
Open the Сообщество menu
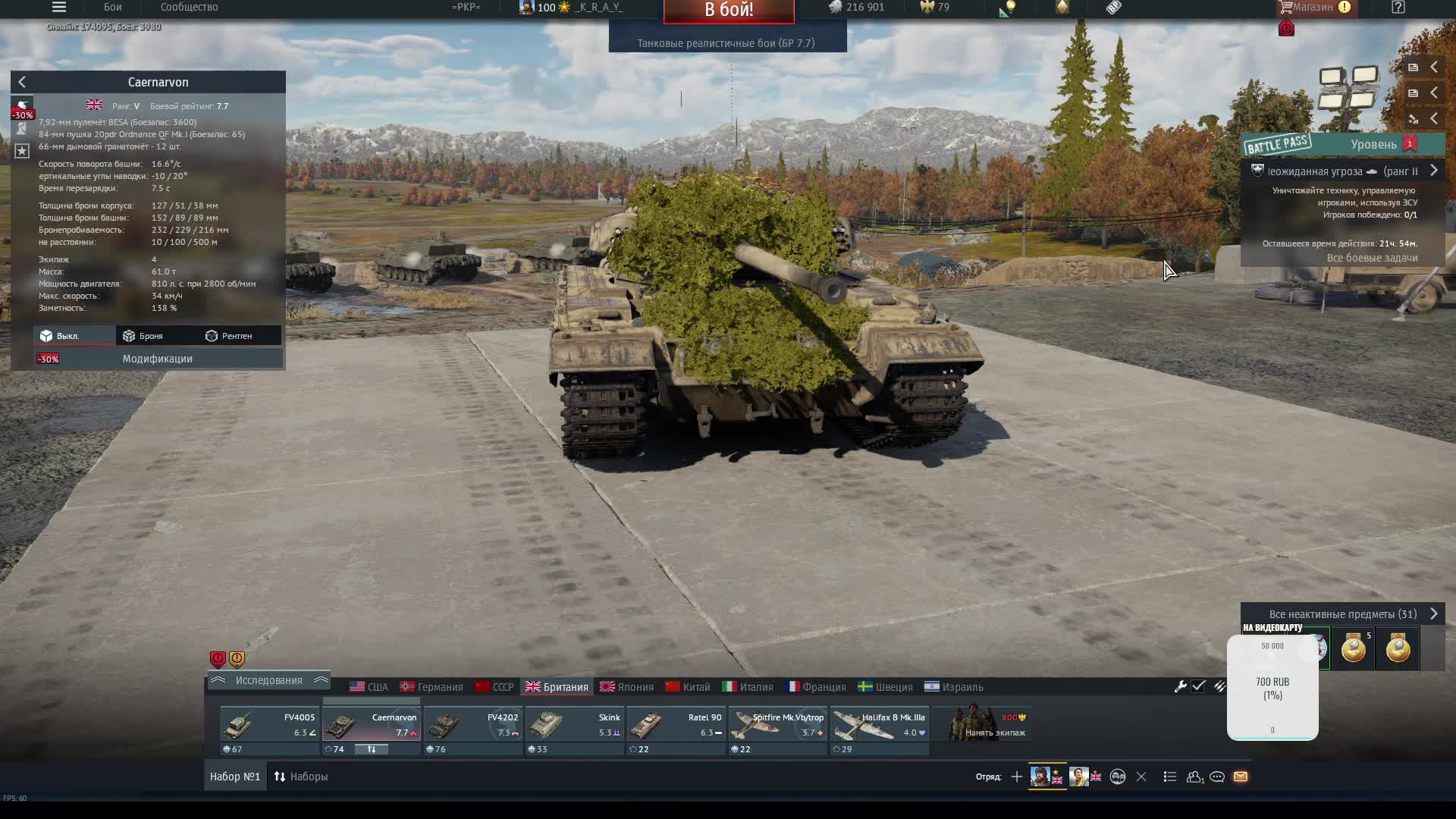coord(187,8)
